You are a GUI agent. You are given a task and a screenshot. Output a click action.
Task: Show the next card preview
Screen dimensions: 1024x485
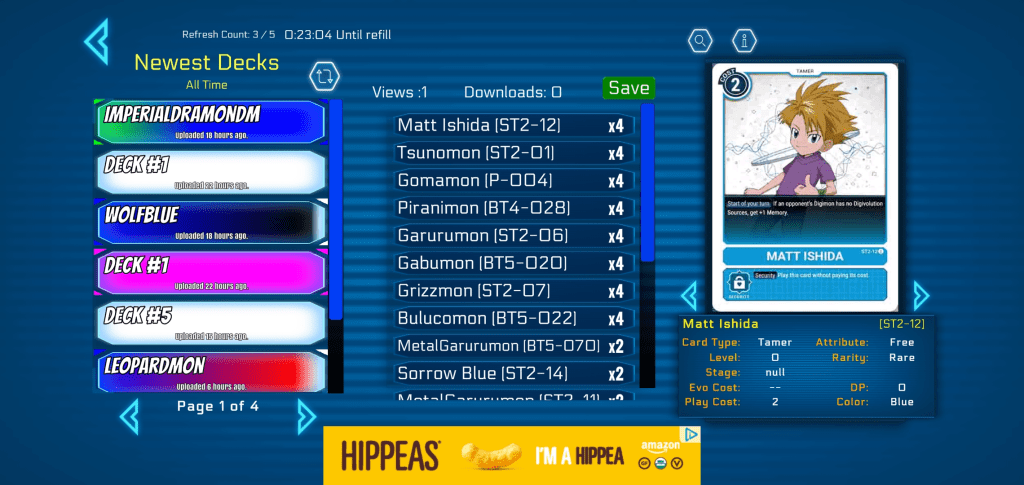[x=920, y=295]
